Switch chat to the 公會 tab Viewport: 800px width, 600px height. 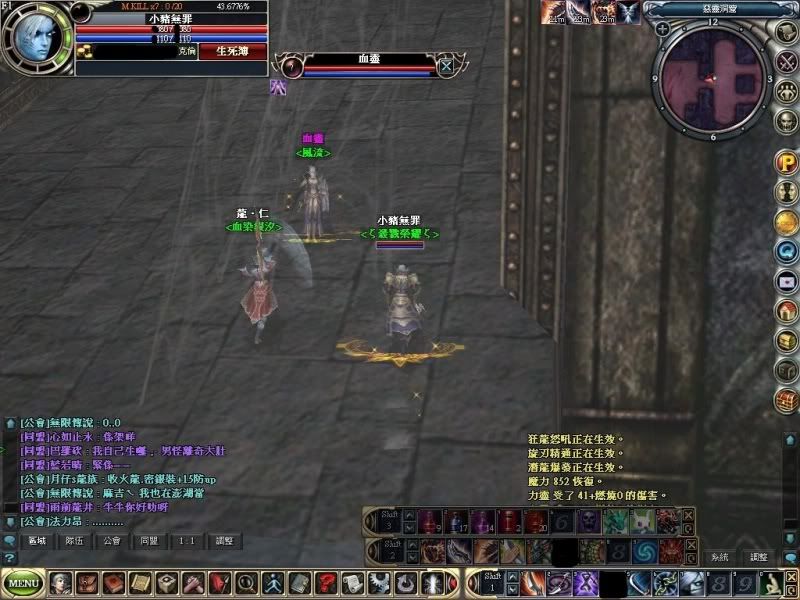click(112, 541)
